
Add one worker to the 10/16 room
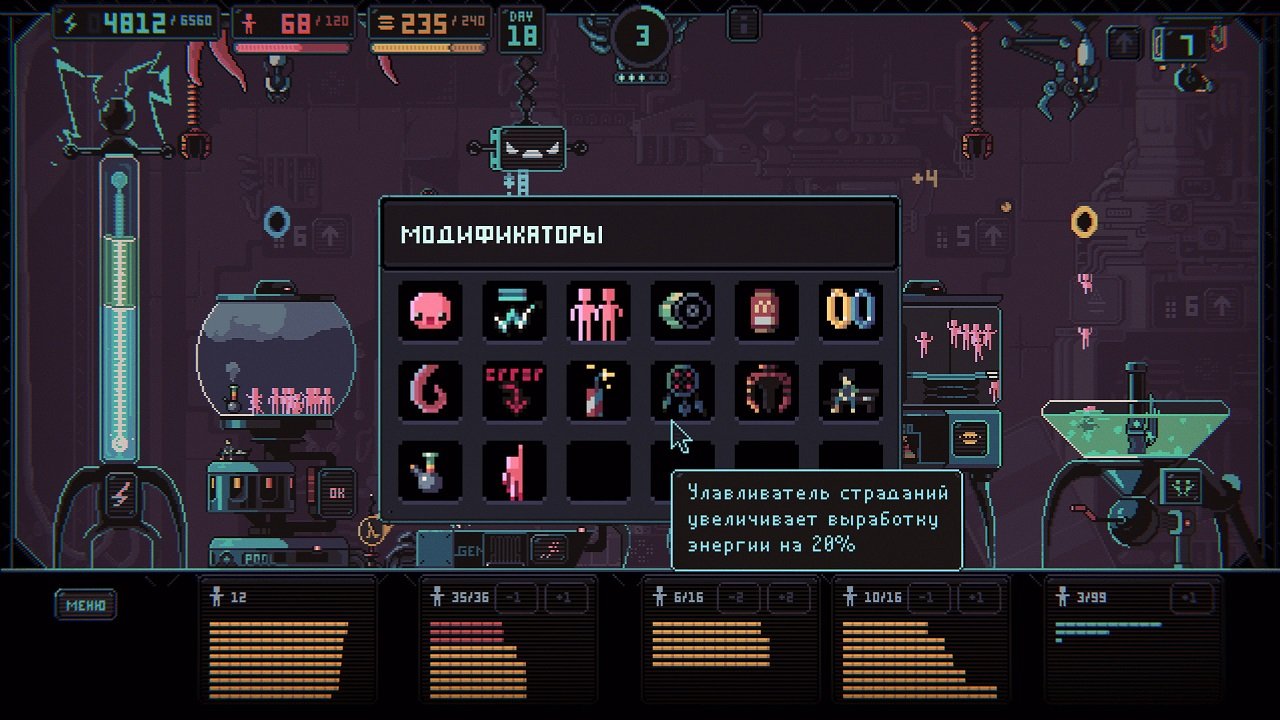977,598
